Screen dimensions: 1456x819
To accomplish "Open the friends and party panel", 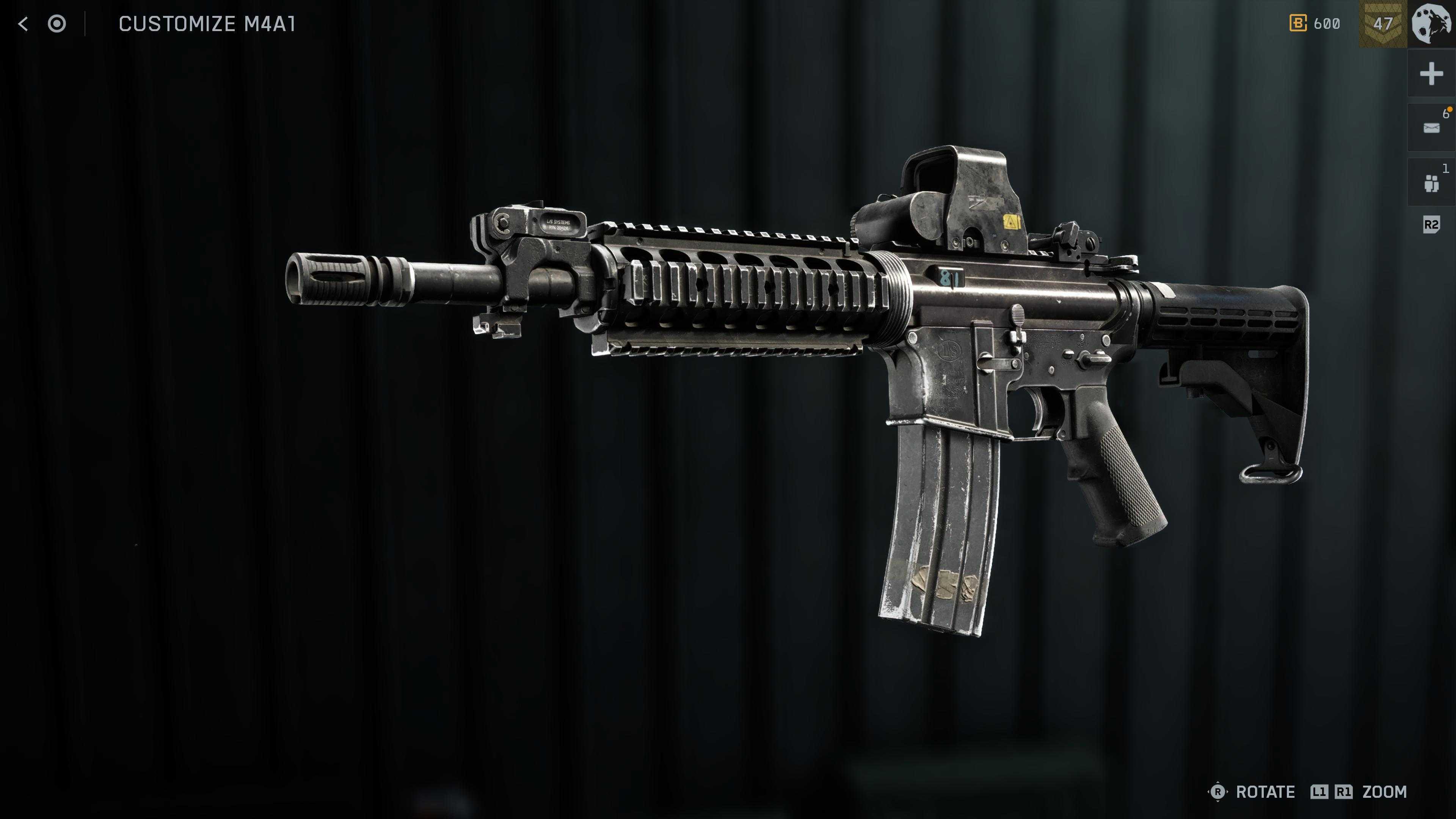I will [x=1431, y=182].
